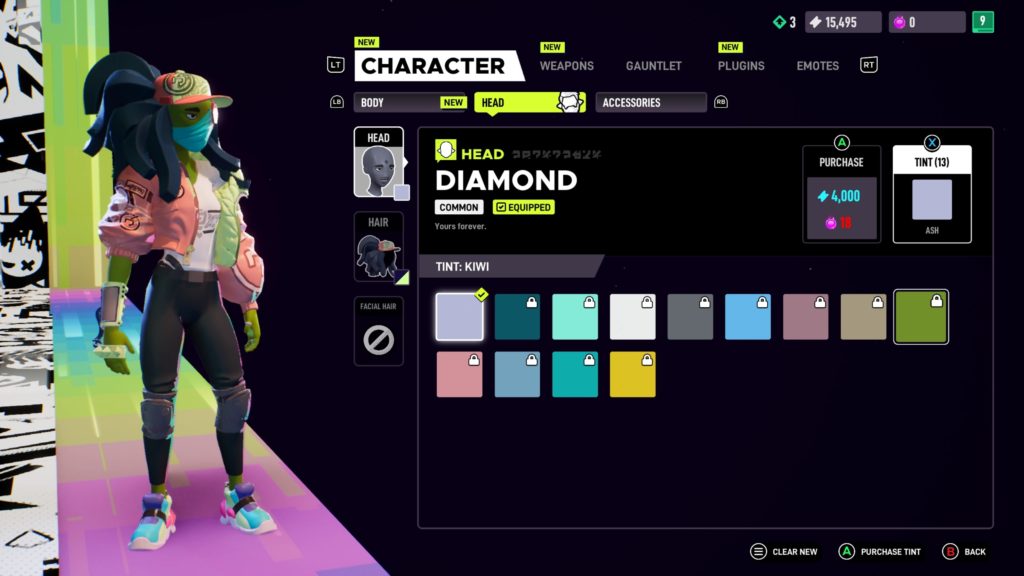Select the Character tab
The width and height of the screenshot is (1024, 576).
point(434,66)
